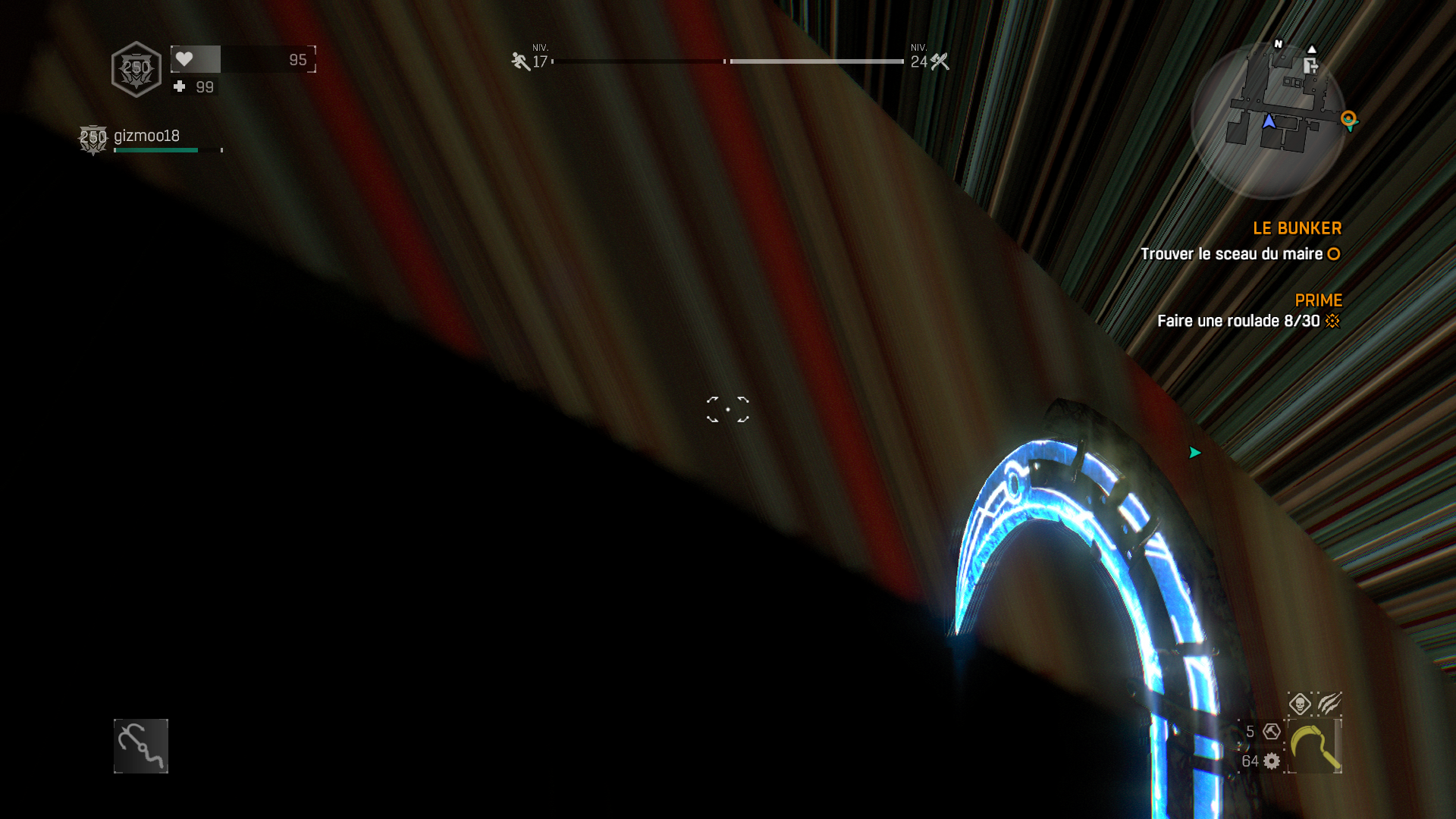Viewport: 1456px width, 819px height.
Task: Select co-op player gizmoo18
Action: pyautogui.click(x=146, y=136)
